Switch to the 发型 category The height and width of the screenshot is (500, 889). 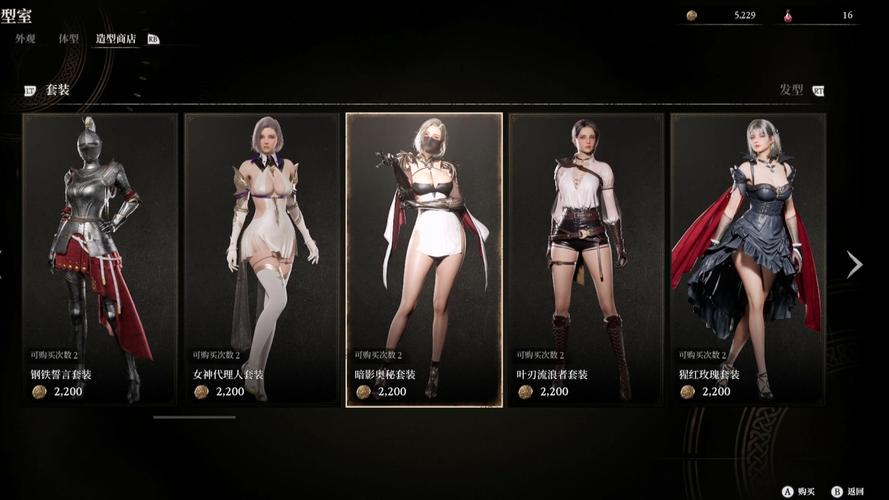[x=791, y=90]
